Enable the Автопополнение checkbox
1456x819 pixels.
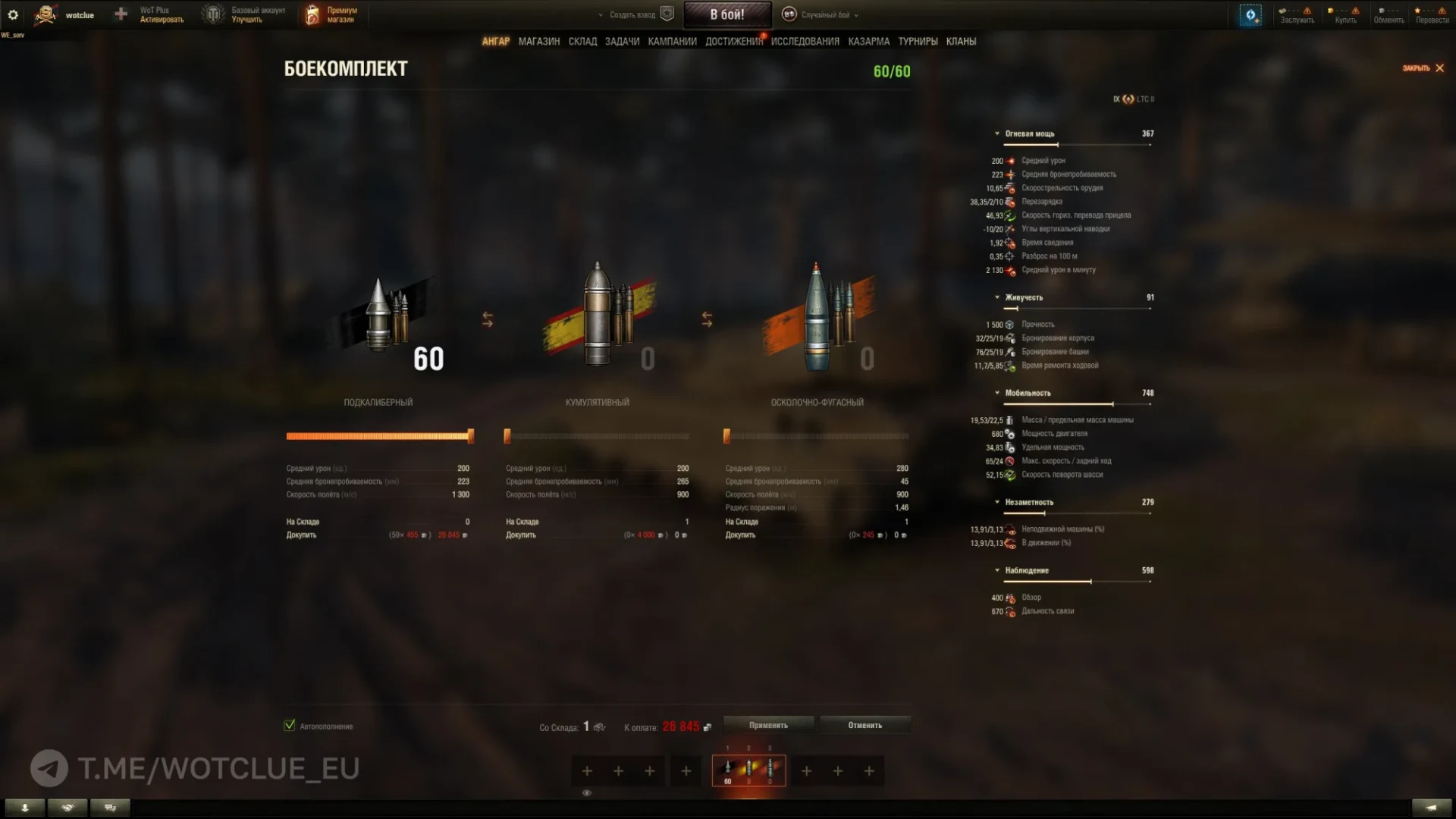pyautogui.click(x=289, y=725)
